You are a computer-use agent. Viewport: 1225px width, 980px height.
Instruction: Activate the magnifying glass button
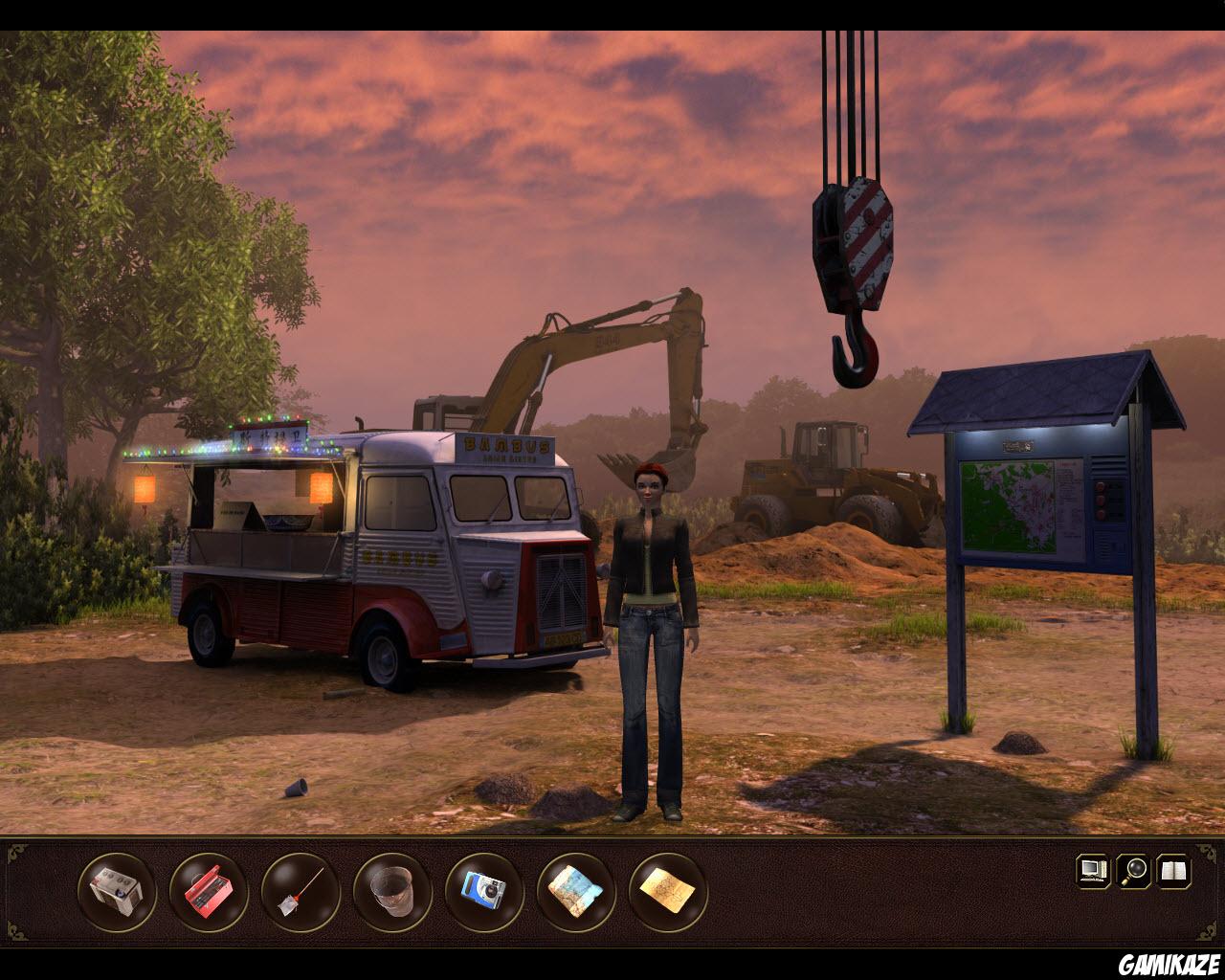1134,871
